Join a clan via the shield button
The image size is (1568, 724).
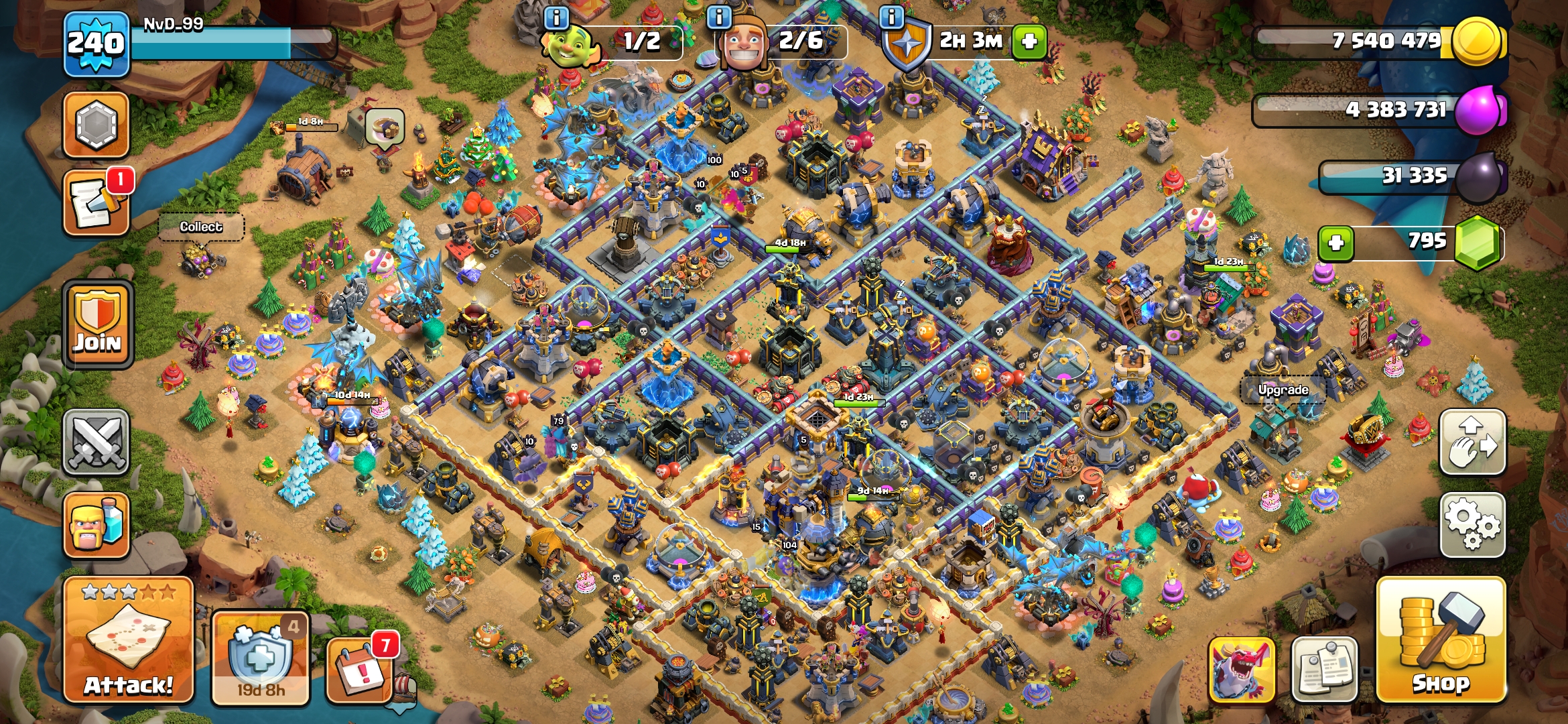click(x=98, y=325)
